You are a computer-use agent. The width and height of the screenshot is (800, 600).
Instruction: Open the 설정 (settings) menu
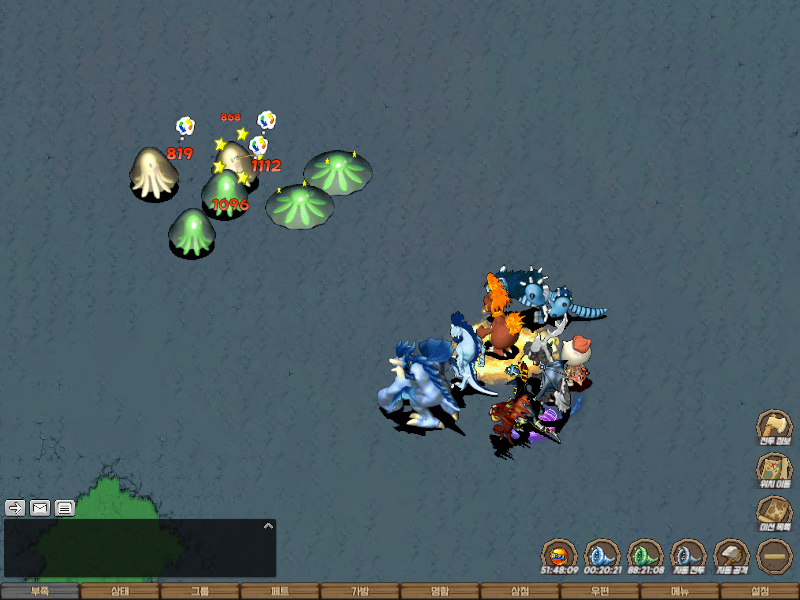pos(760,591)
